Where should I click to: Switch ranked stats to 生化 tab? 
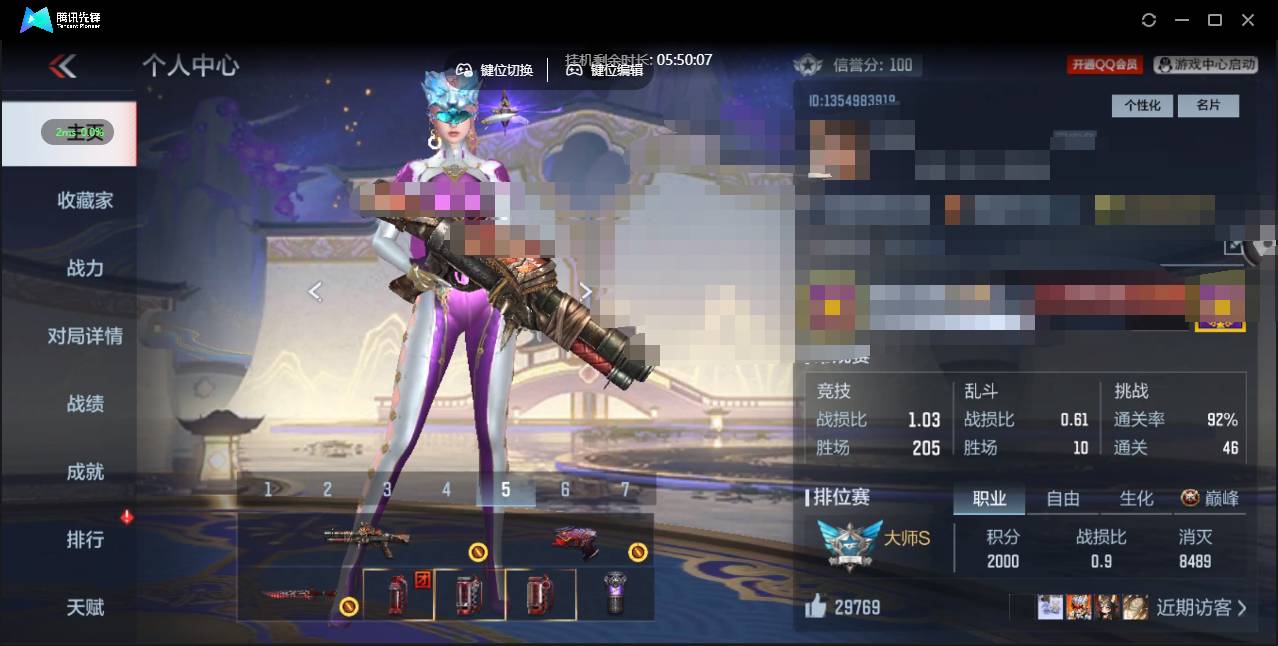pyautogui.click(x=1136, y=498)
